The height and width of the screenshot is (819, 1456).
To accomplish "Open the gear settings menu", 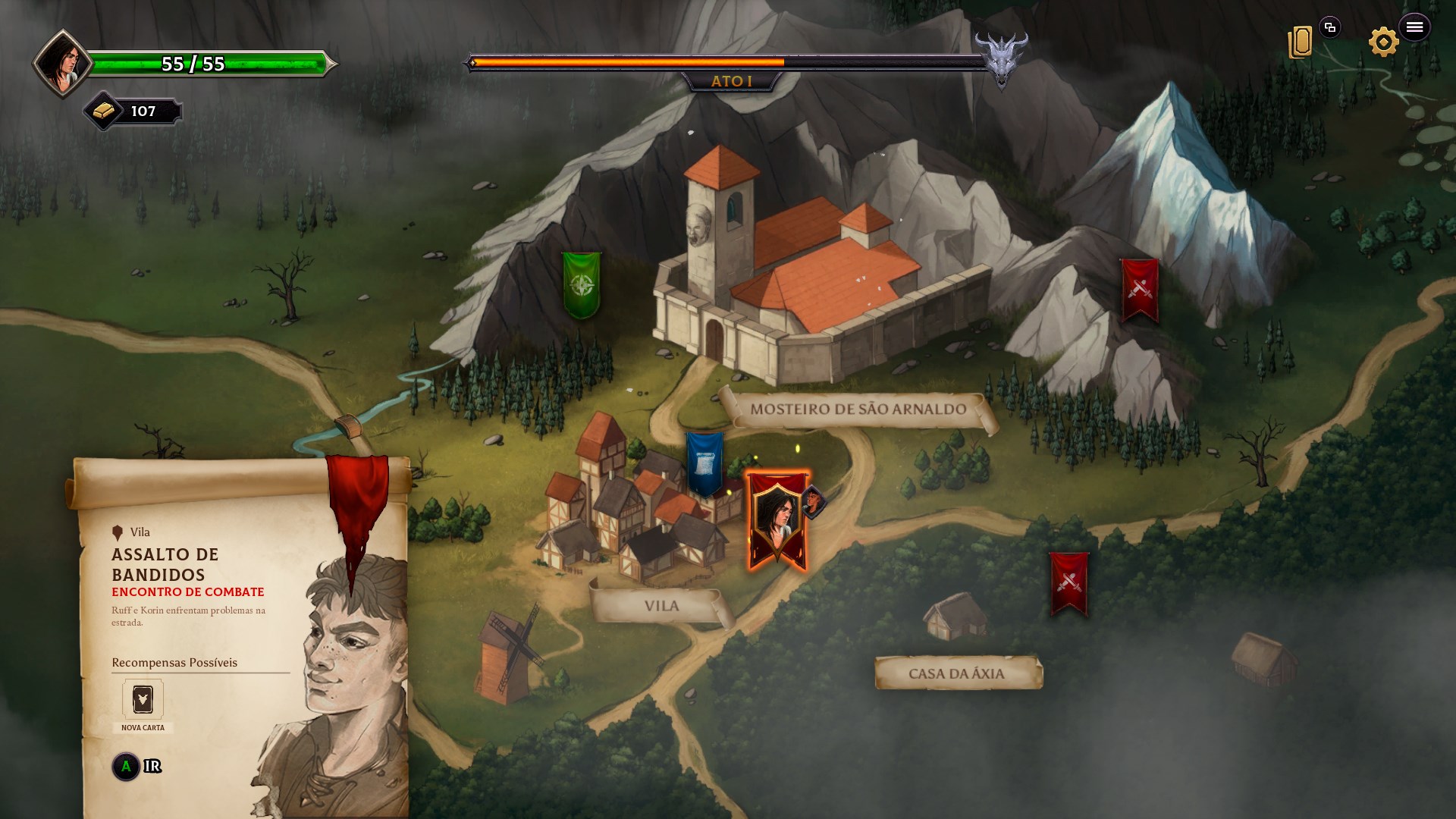I will click(x=1383, y=42).
